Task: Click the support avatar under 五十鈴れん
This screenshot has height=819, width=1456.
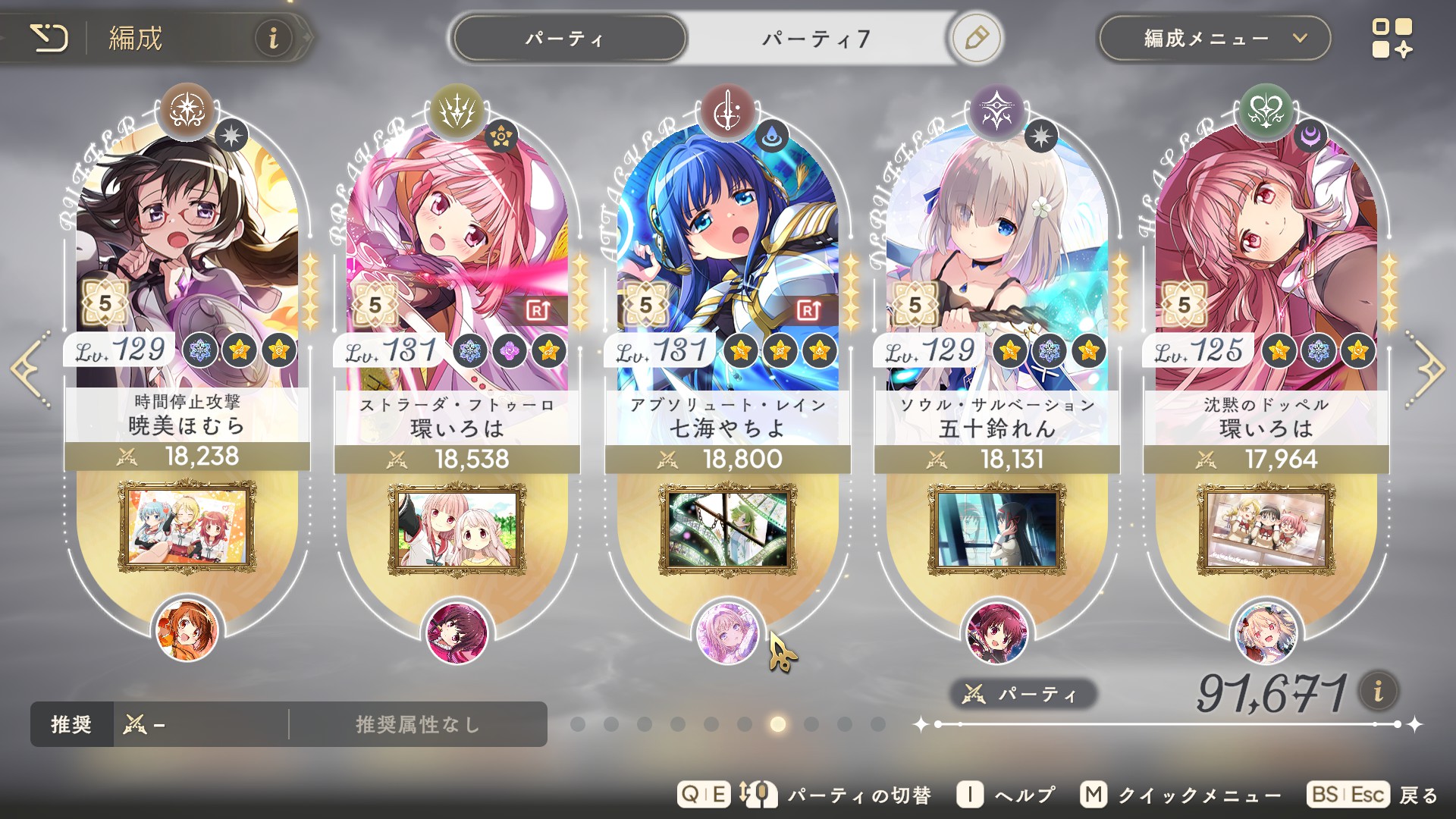Action: pyautogui.click(x=996, y=632)
